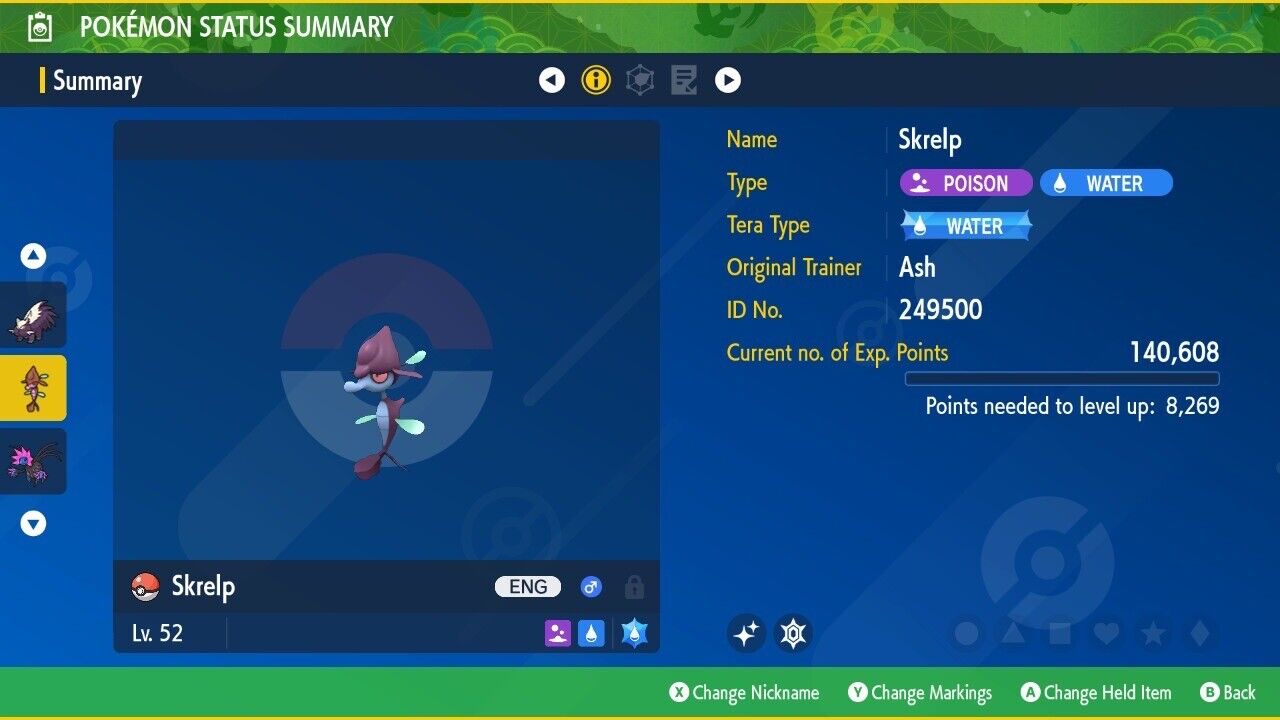Choose the purple Pokémon below Skrelp

(x=33, y=461)
